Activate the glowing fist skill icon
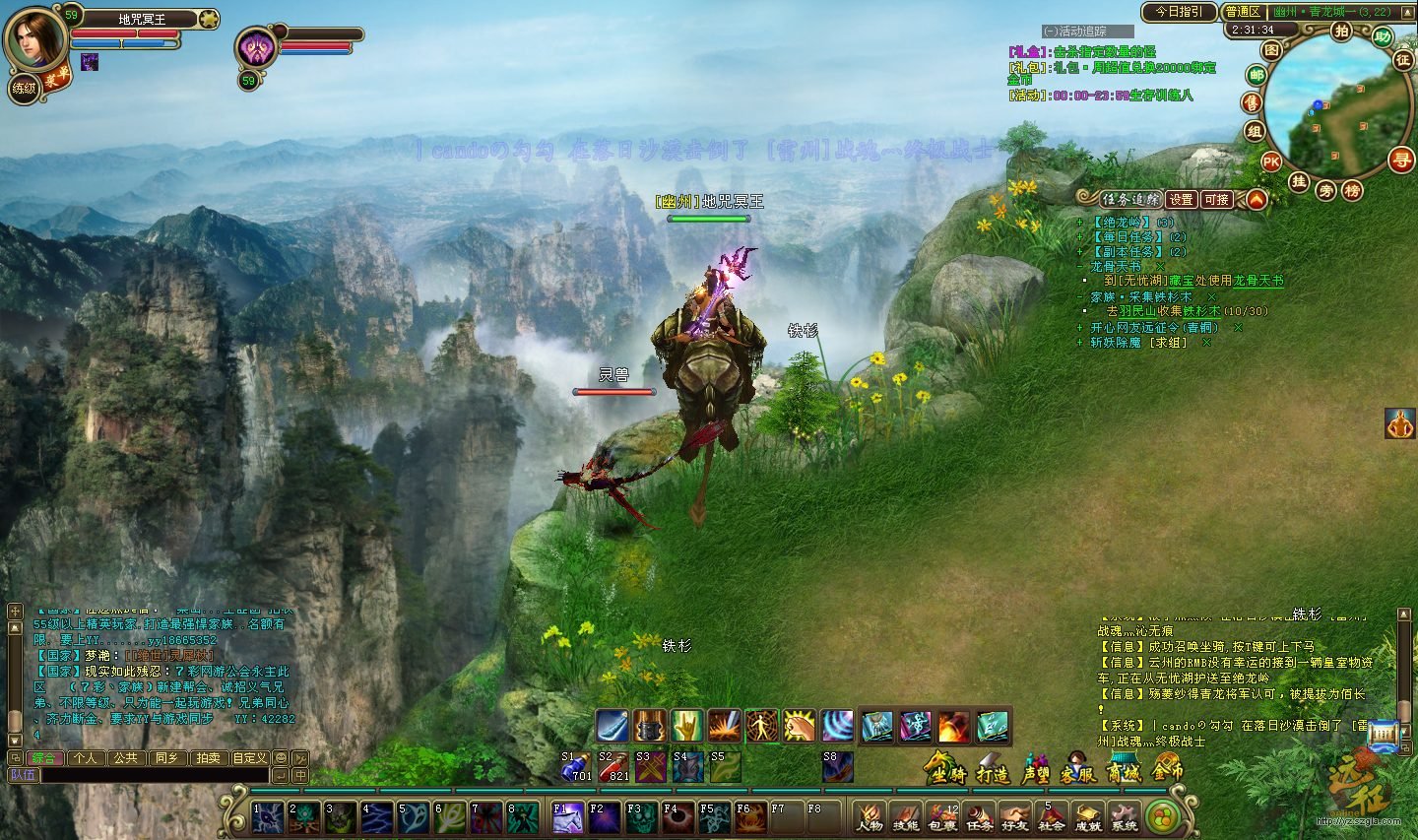Image resolution: width=1418 pixels, height=840 pixels. pos(799,727)
